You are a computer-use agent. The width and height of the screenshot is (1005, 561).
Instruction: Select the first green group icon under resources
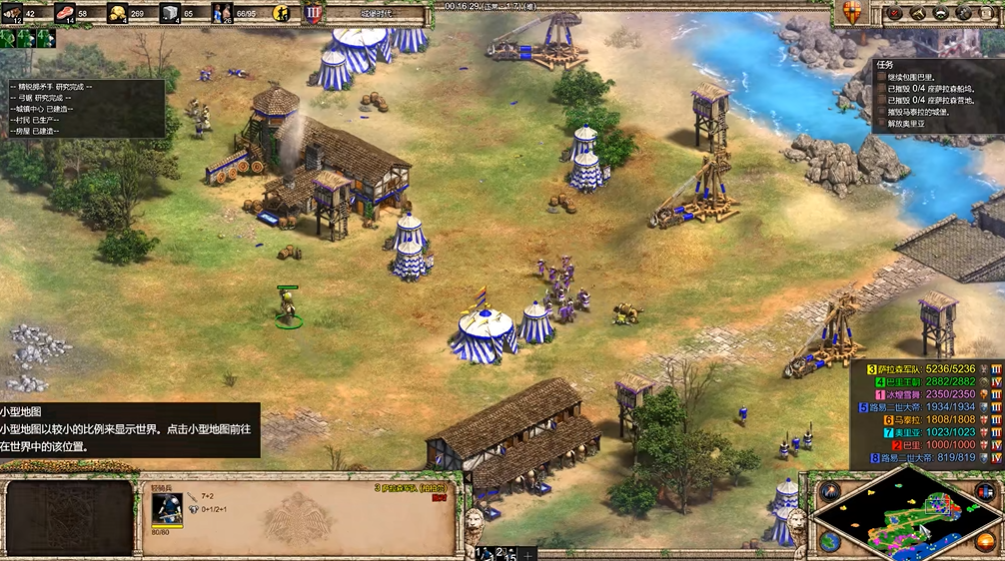pyautogui.click(x=9, y=38)
